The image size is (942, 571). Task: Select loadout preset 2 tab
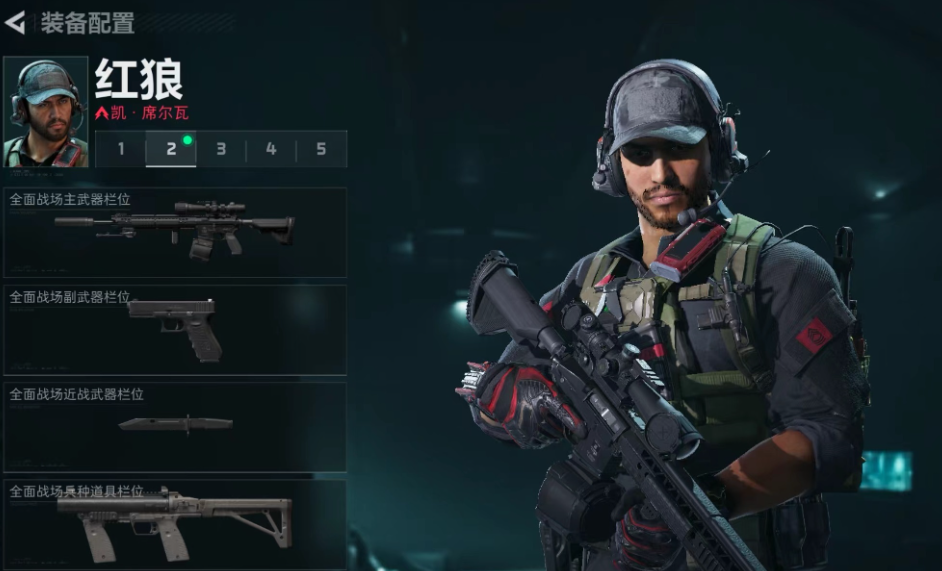point(171,149)
